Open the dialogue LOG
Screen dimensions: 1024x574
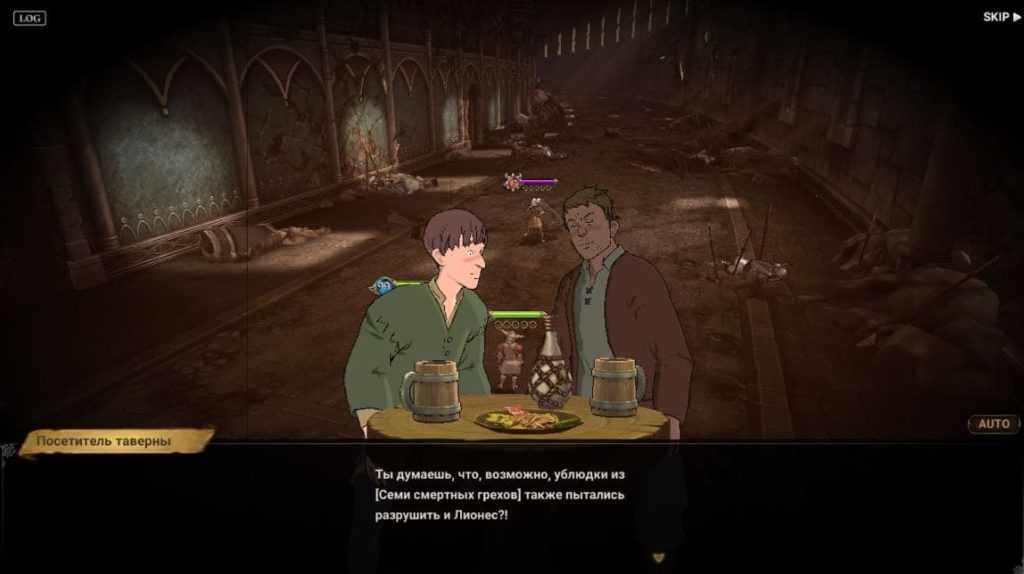tap(29, 17)
